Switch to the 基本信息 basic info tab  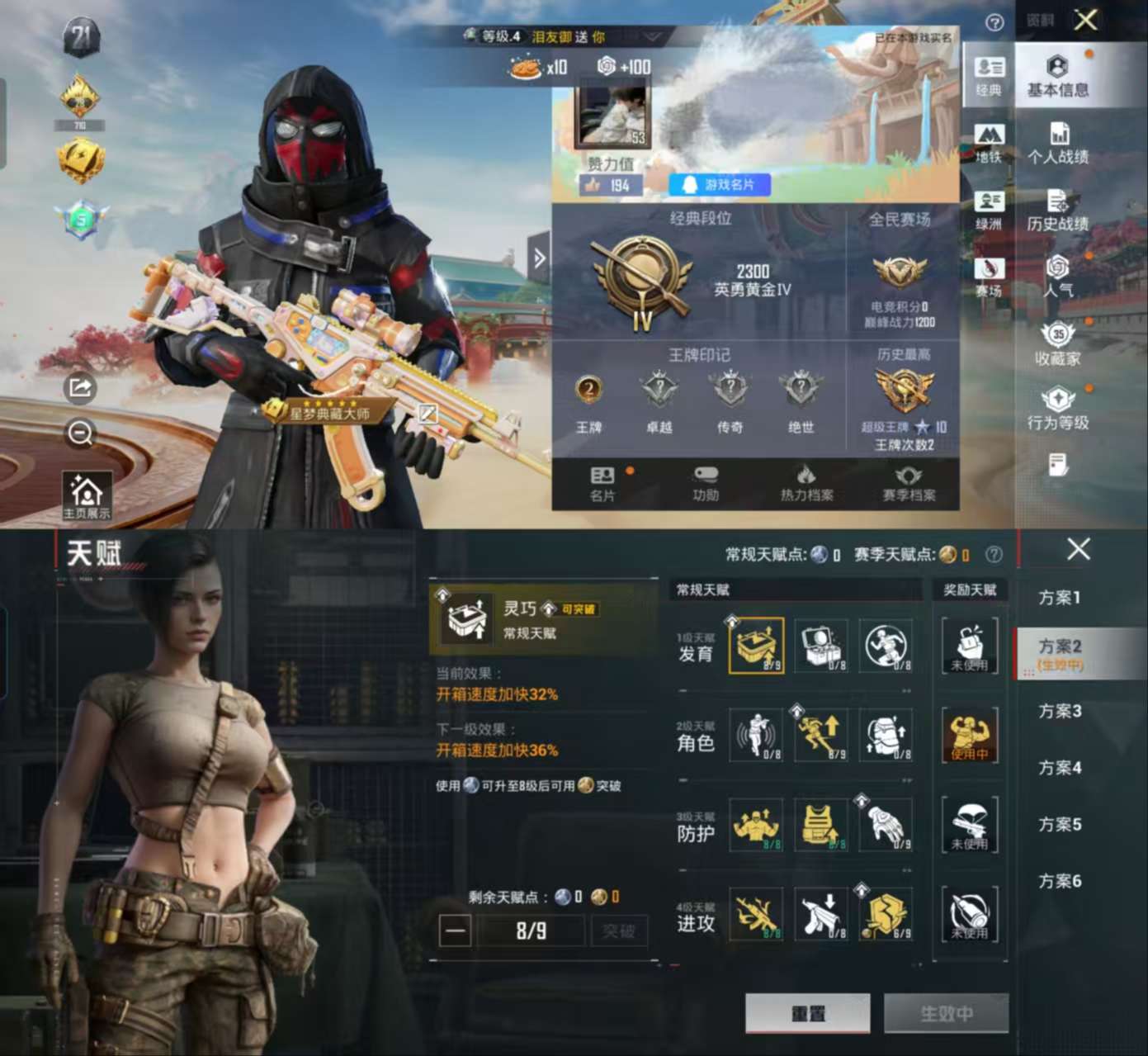1058,77
